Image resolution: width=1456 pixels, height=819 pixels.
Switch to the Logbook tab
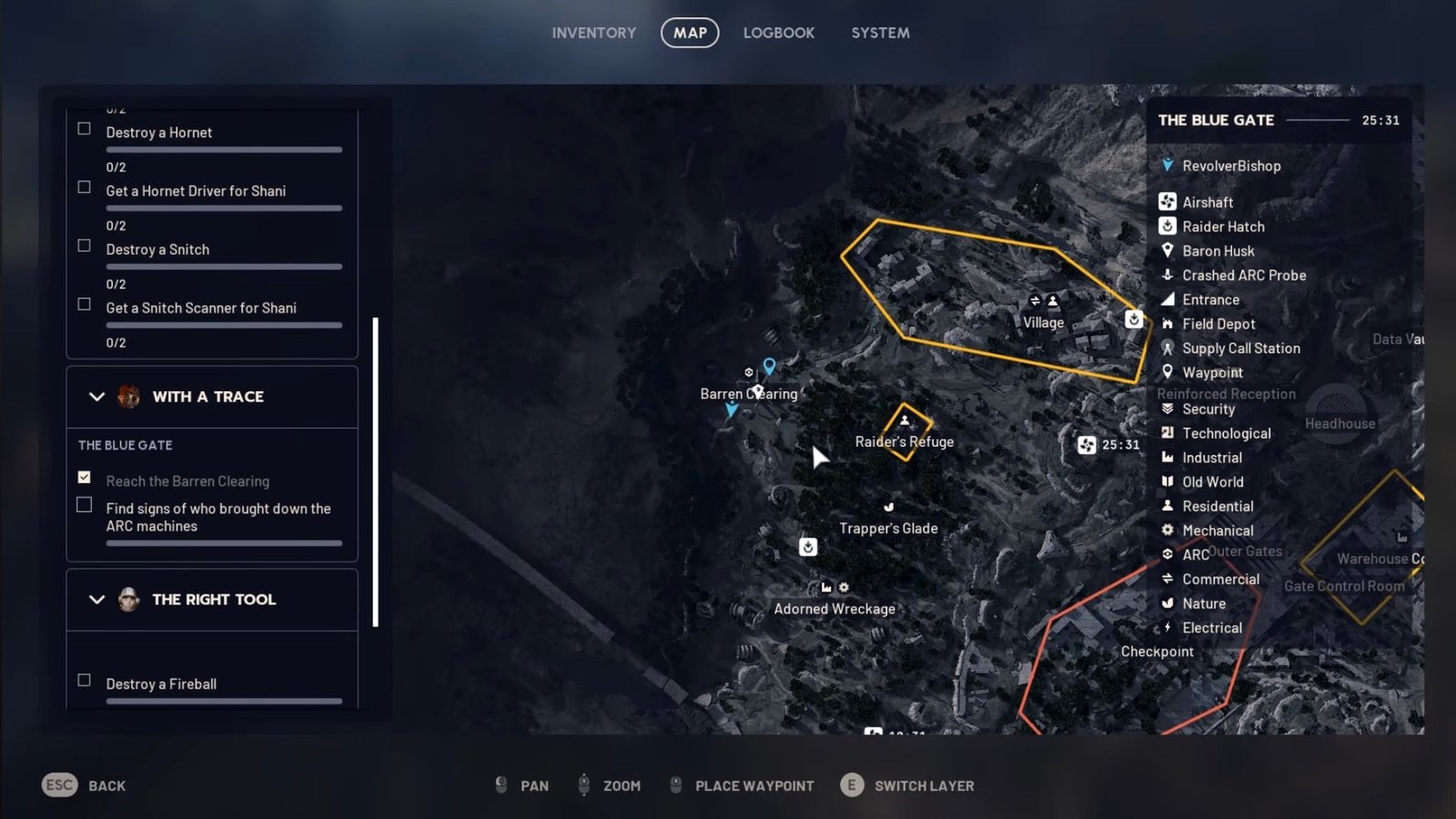point(778,33)
